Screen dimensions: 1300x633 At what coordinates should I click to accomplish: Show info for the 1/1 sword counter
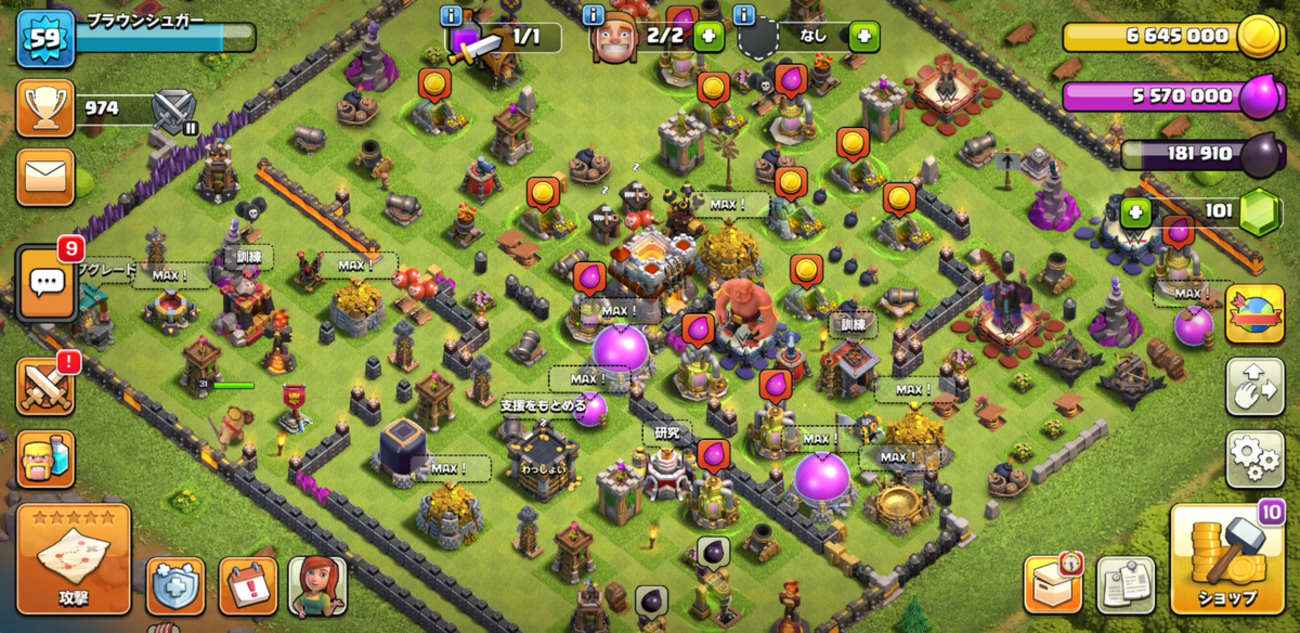(x=452, y=16)
